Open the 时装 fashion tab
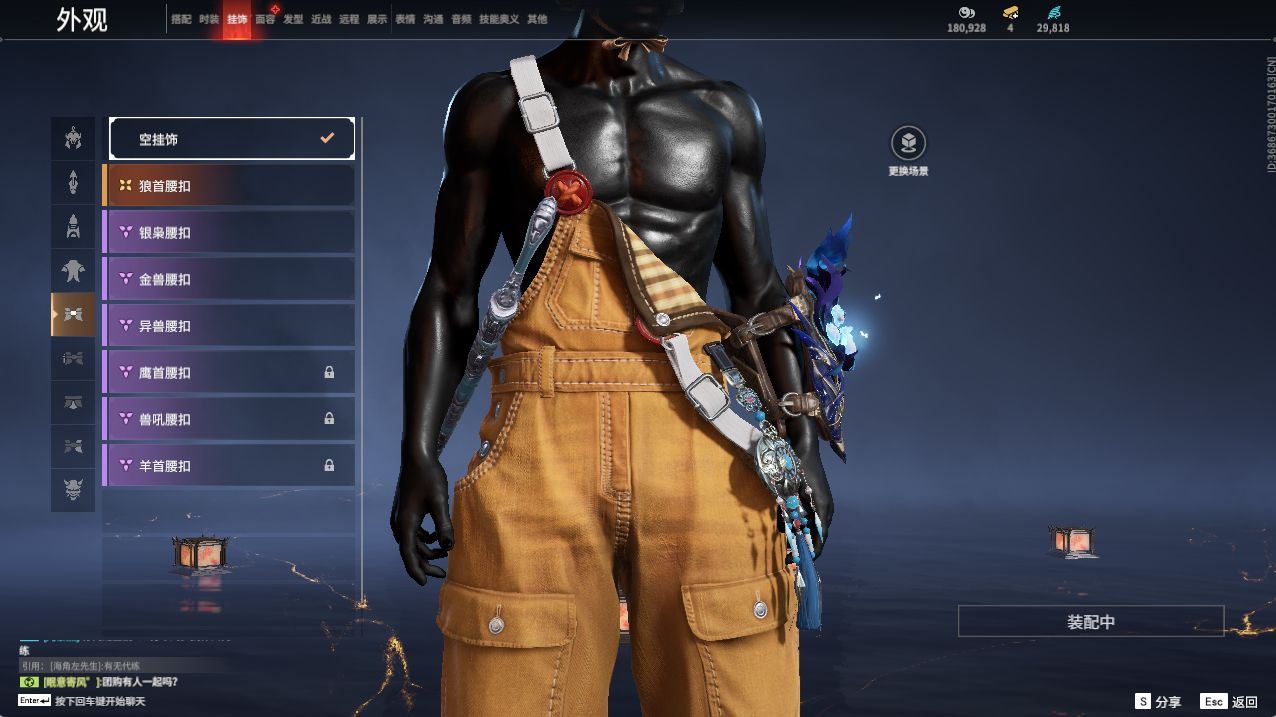This screenshot has height=717, width=1276. coord(209,19)
